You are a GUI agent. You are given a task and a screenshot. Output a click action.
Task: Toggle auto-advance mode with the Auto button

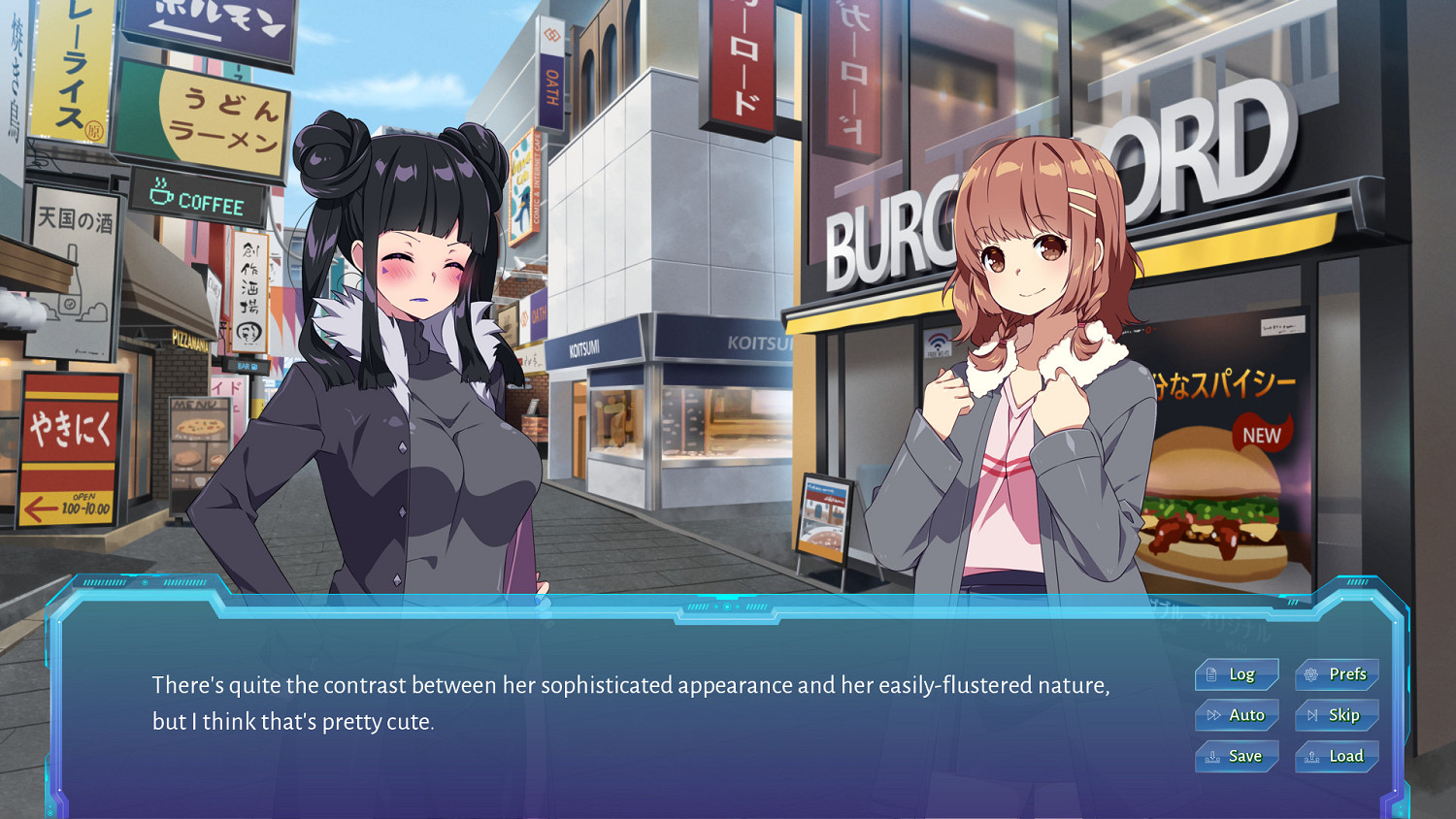click(x=1238, y=715)
